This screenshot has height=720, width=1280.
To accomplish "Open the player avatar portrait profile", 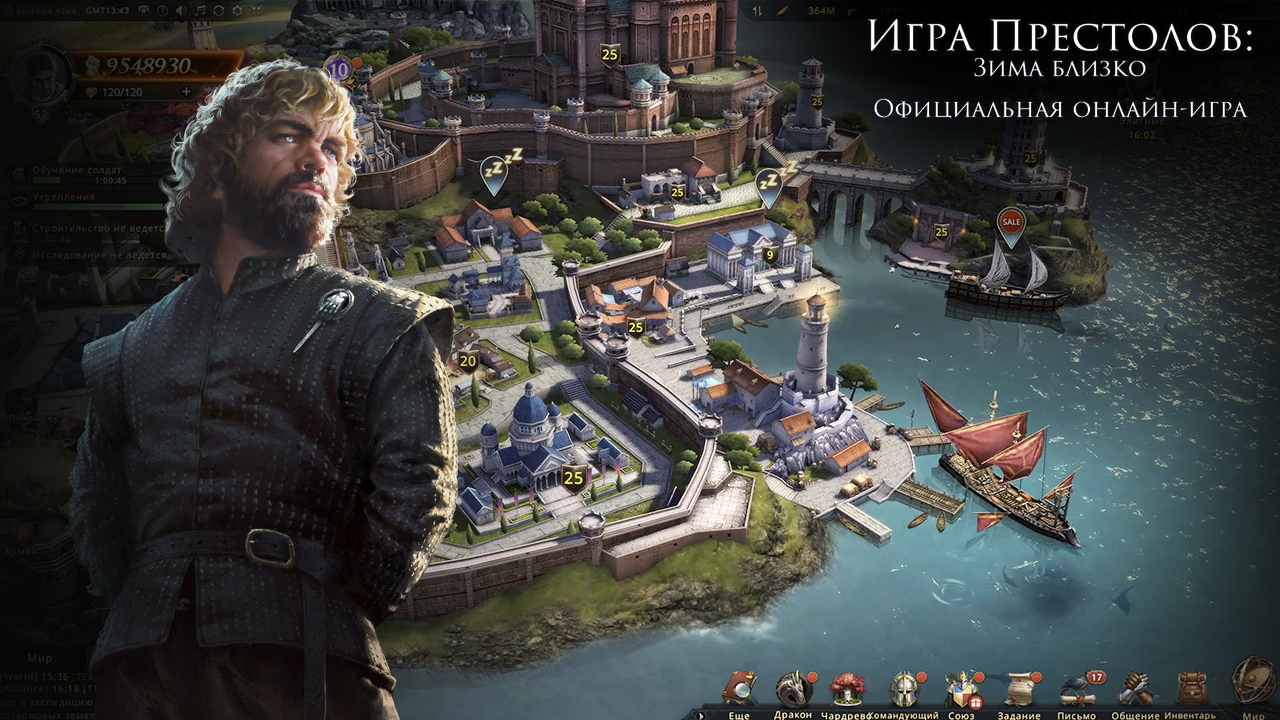I will coord(40,75).
